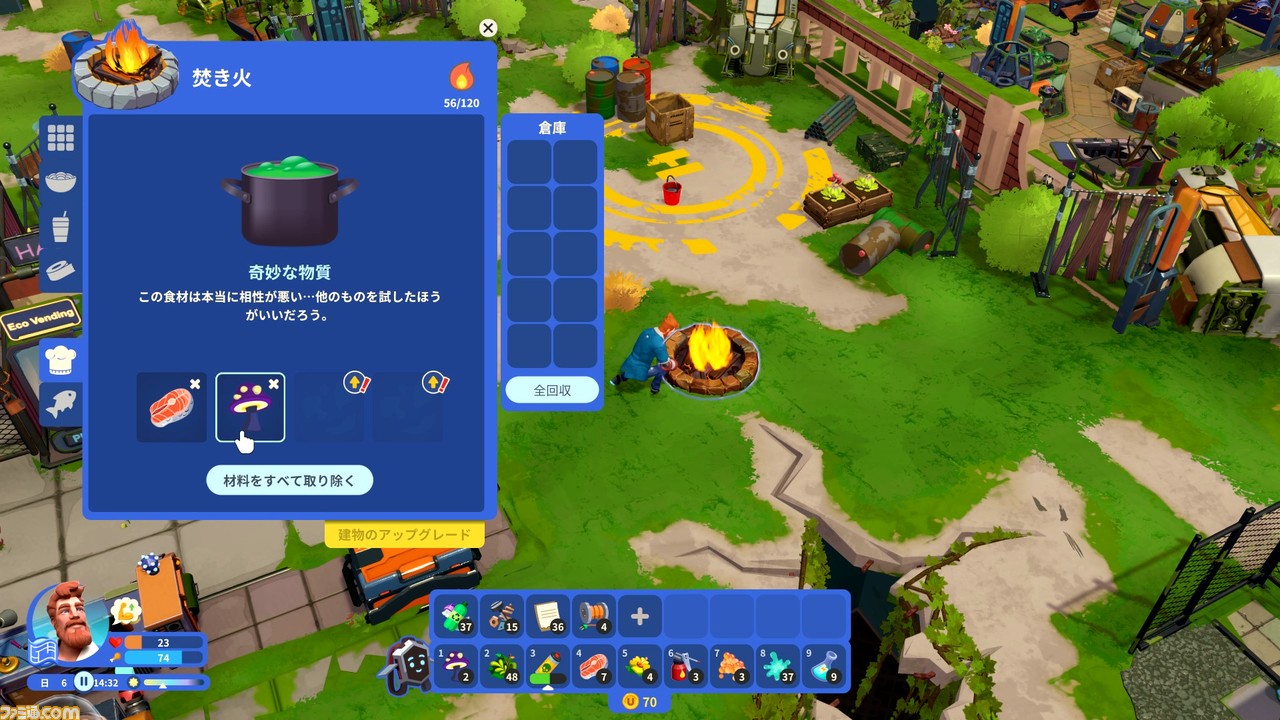Open the chef hat cooking tab
The width and height of the screenshot is (1280, 720).
[61, 360]
